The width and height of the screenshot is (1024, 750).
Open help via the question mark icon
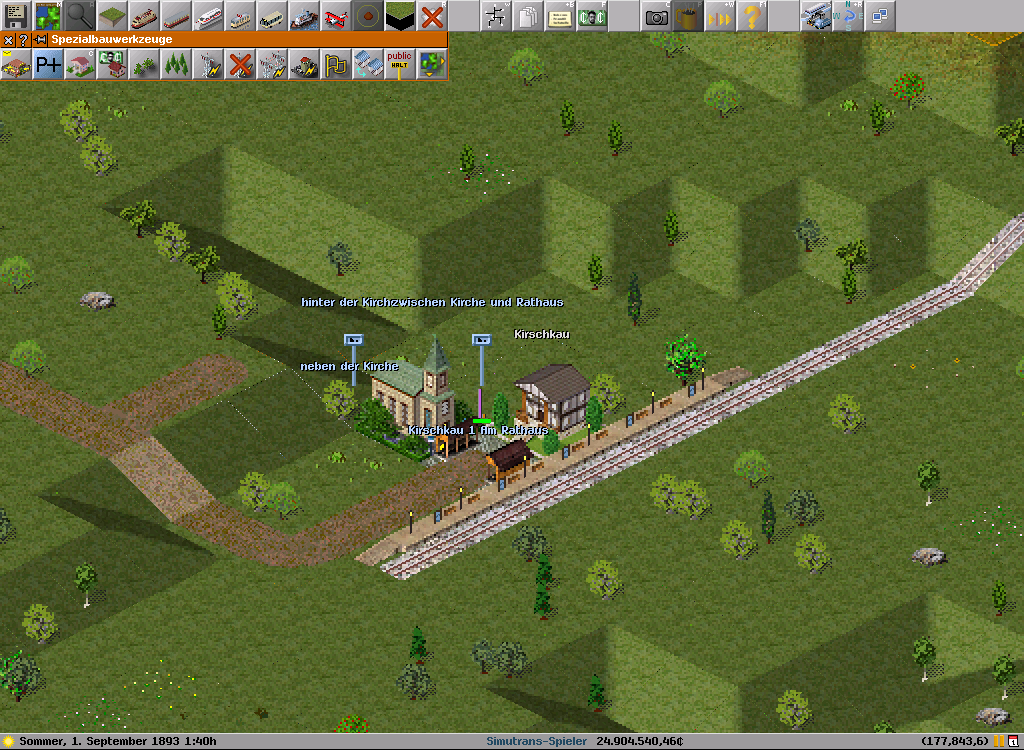click(752, 16)
